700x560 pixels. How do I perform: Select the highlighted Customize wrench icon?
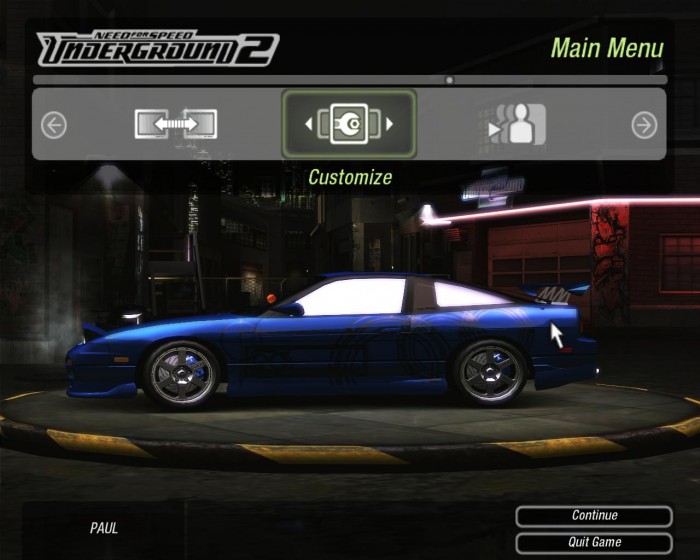tap(349, 124)
